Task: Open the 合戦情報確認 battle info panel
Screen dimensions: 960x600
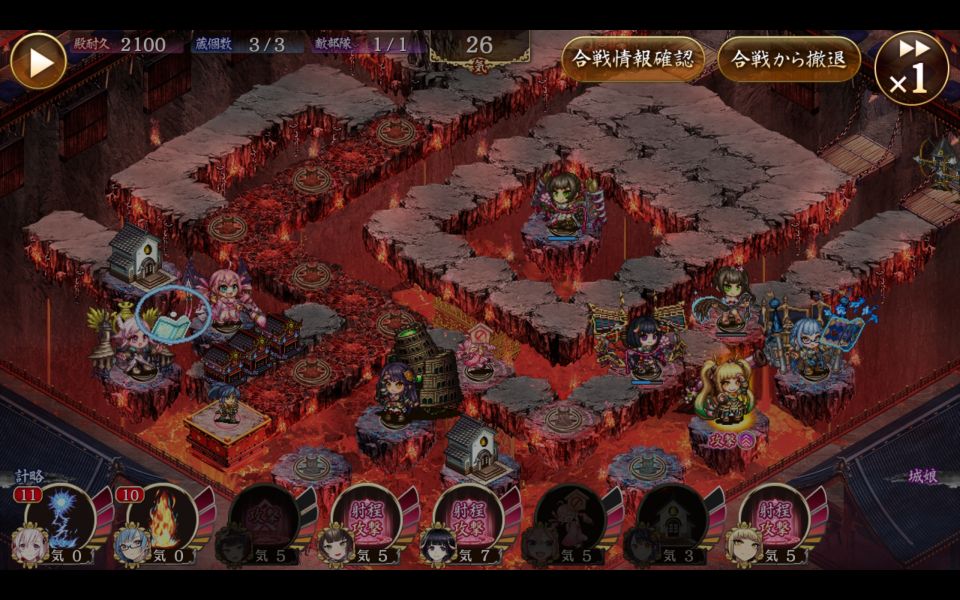Action: (632, 58)
